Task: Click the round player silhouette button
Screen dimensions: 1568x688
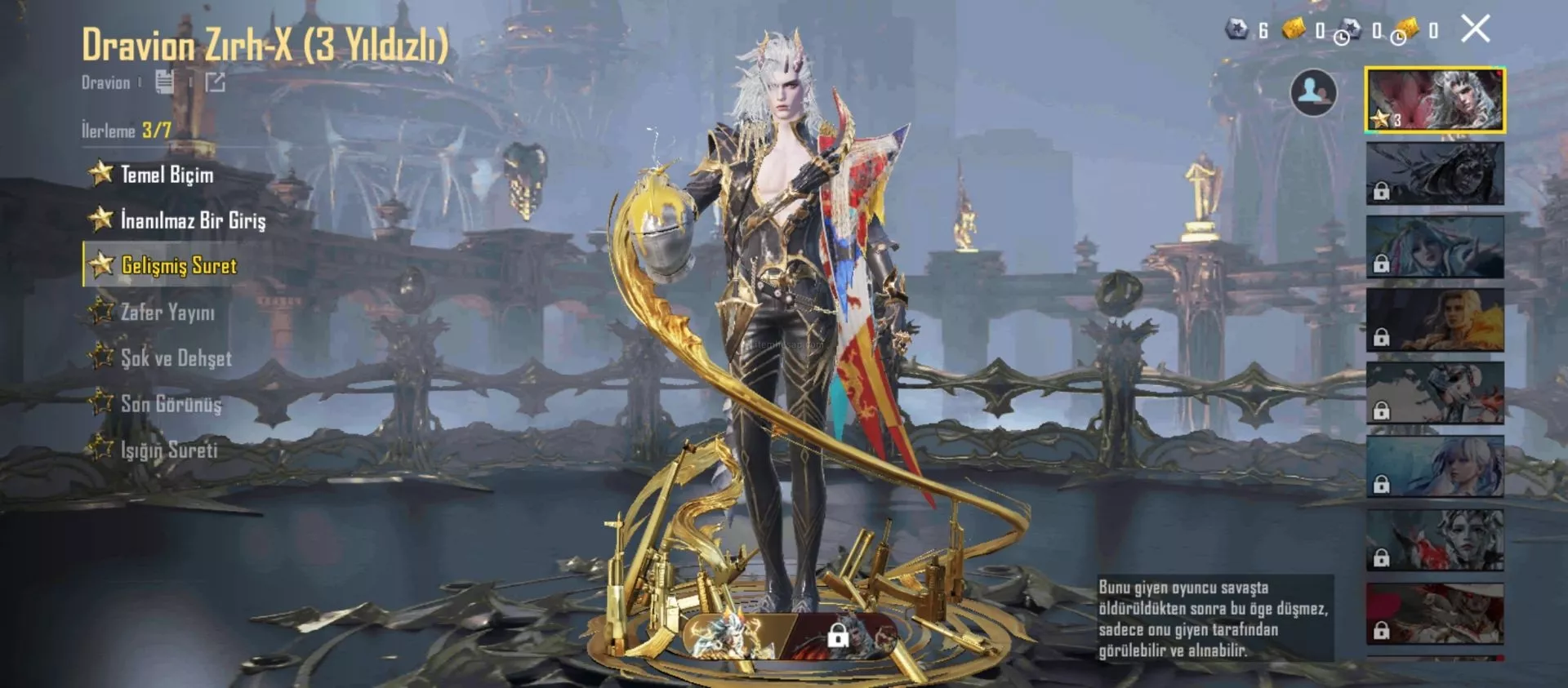Action: click(1312, 92)
